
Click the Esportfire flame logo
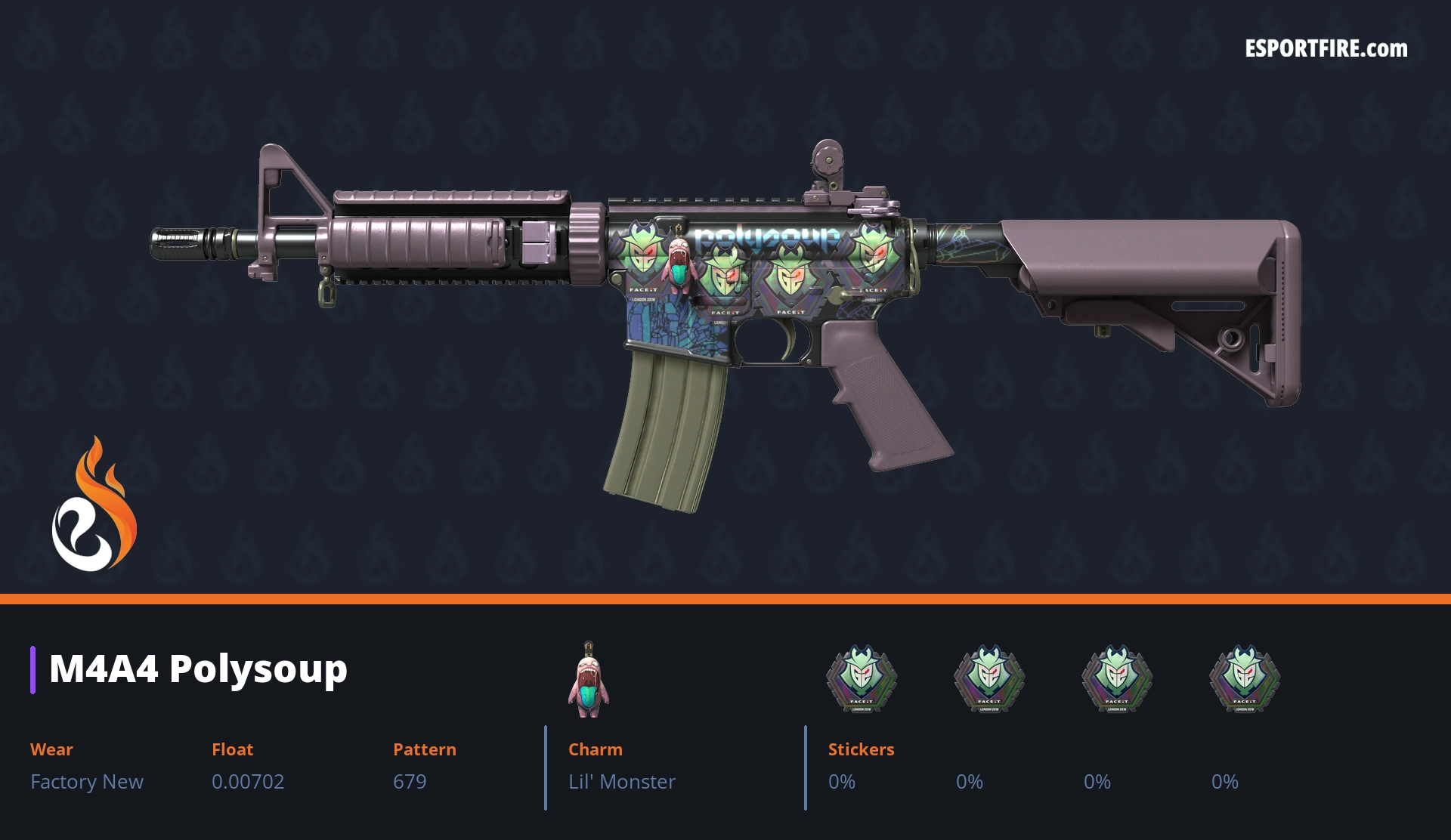(x=94, y=506)
